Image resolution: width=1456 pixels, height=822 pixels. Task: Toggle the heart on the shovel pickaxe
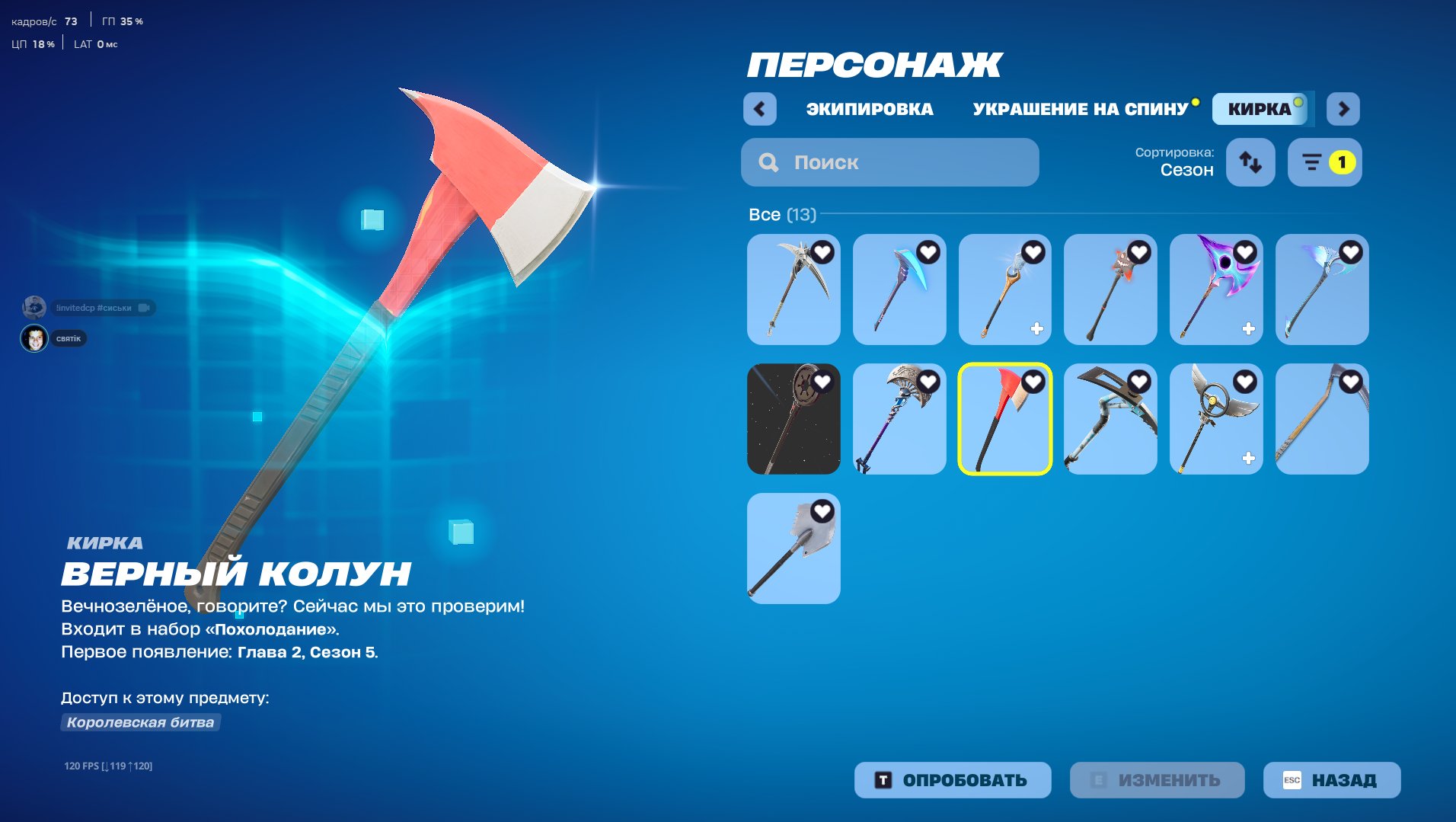point(822,512)
